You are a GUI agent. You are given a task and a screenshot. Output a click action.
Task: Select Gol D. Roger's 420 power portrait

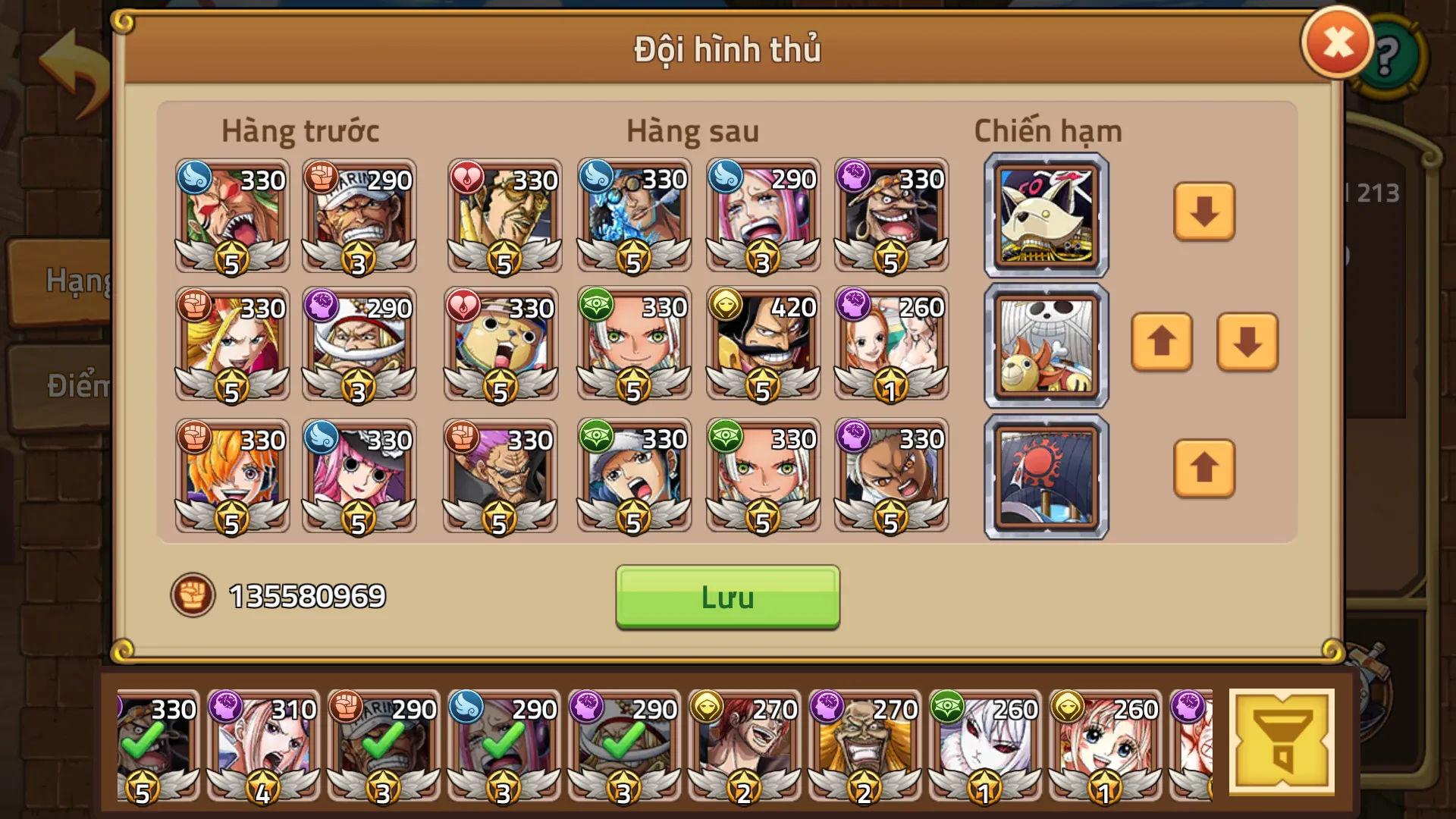pos(762,345)
